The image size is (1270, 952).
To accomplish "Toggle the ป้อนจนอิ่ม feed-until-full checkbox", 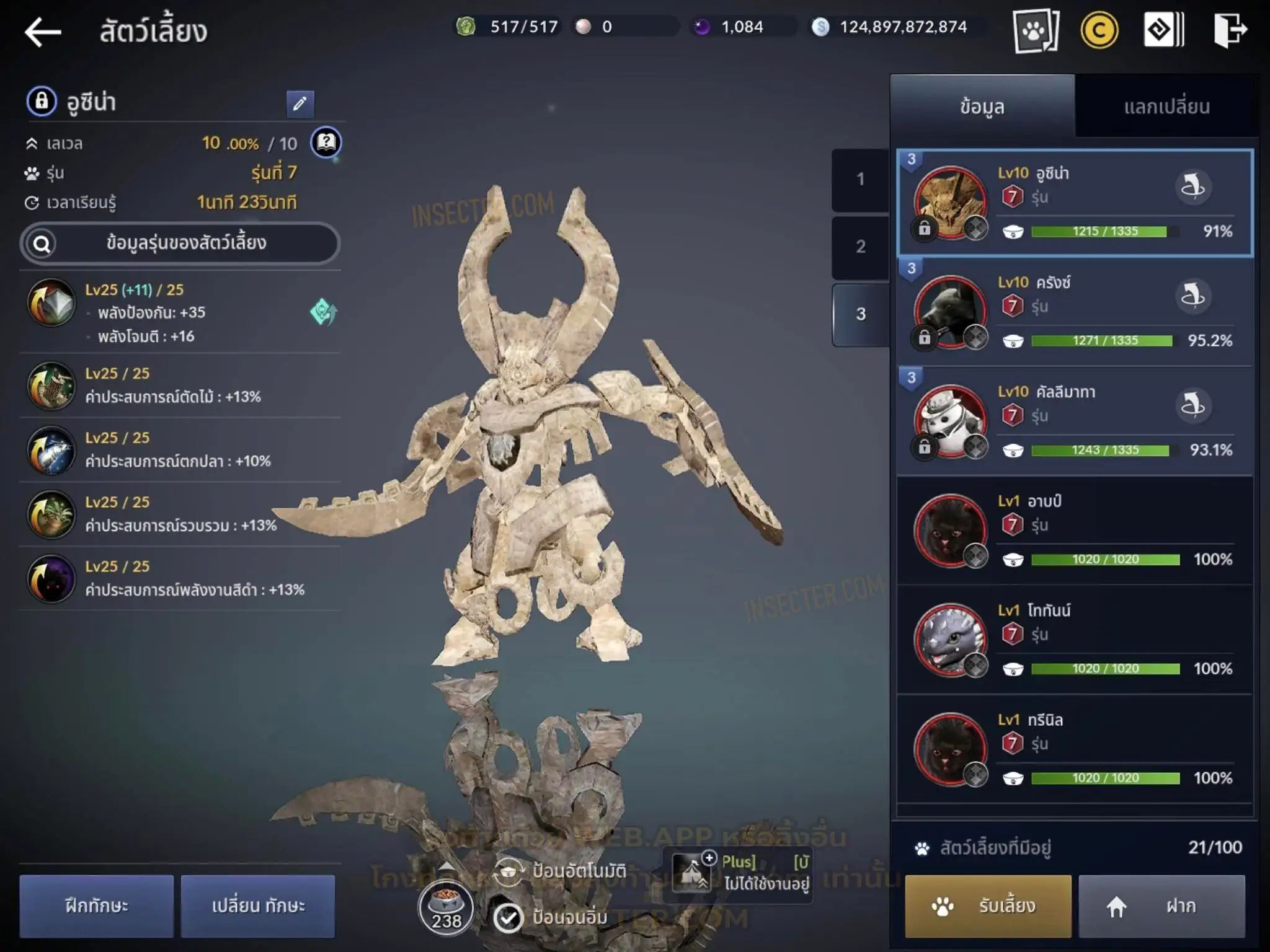I will (x=508, y=917).
